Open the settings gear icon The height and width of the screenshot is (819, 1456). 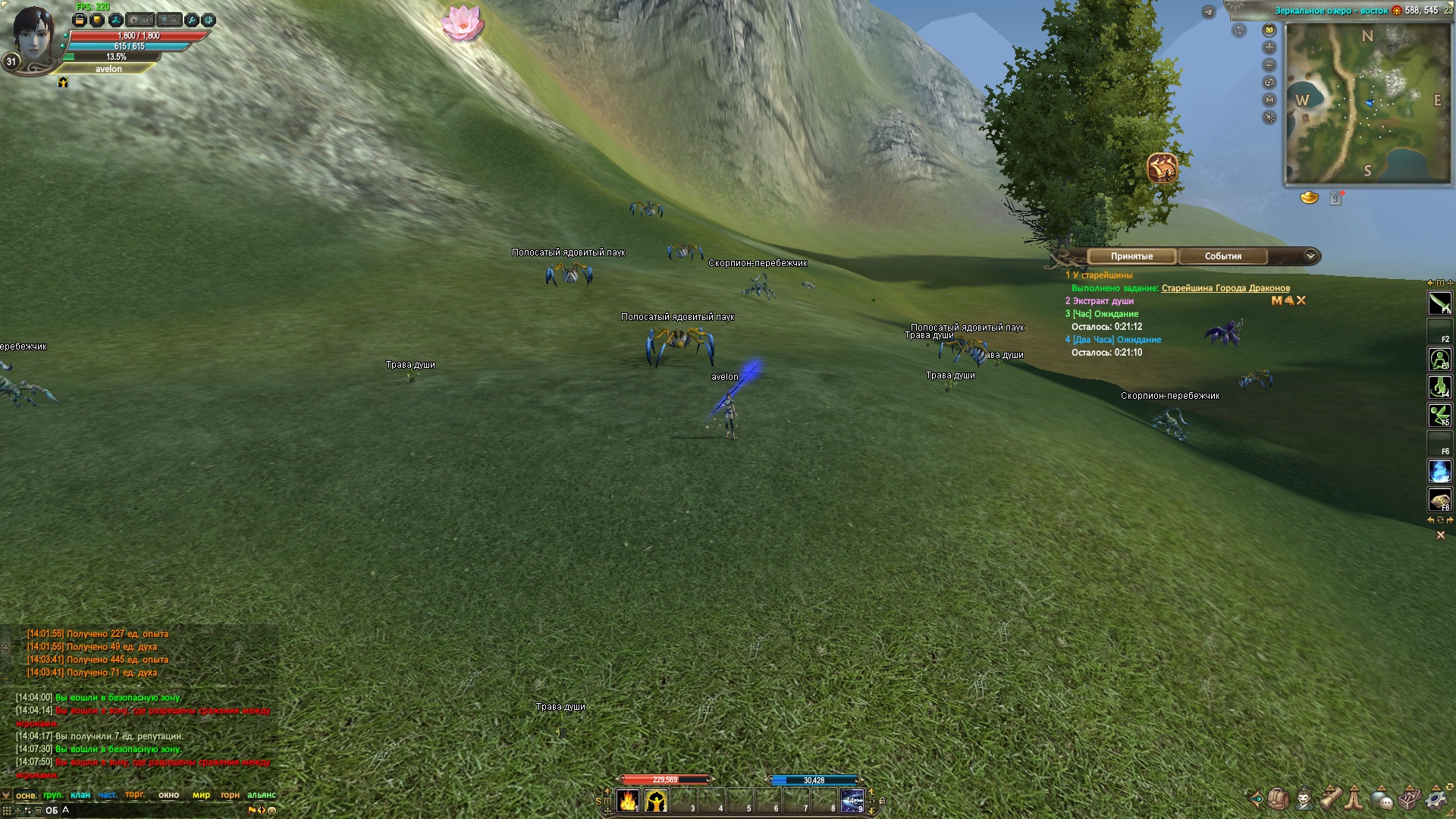tap(1436, 799)
